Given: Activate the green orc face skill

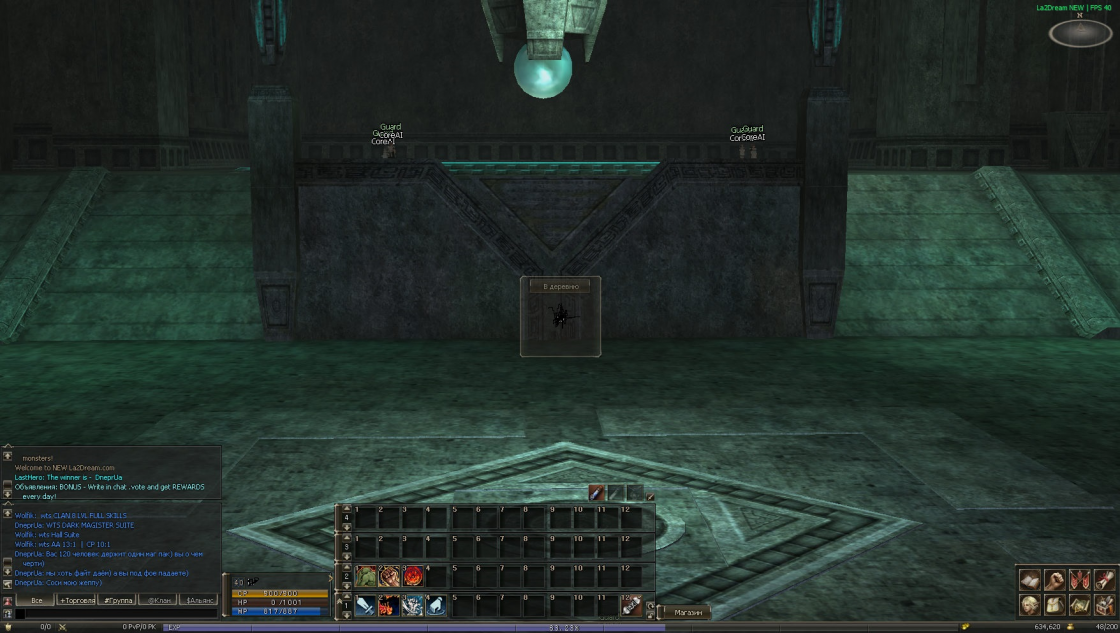Looking at the screenshot, I should pos(365,577).
